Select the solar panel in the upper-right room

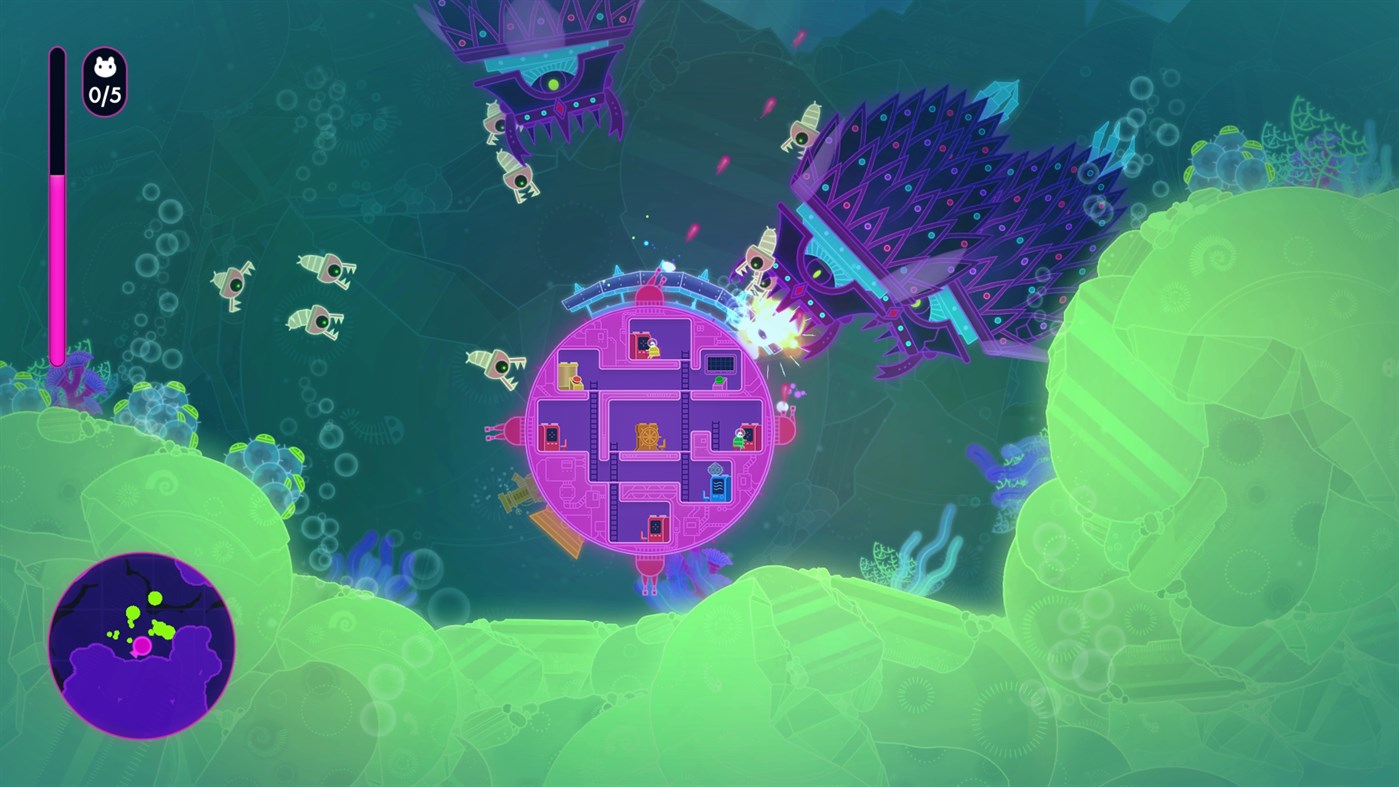(x=720, y=363)
